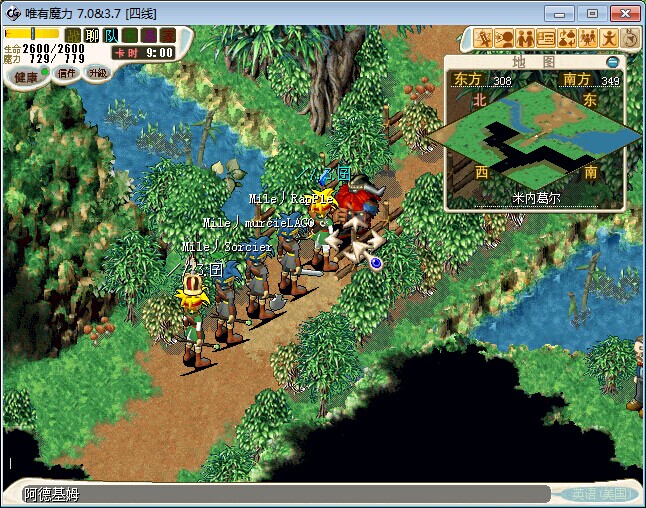Screen dimensions: 646x508
Task: Open the two-people trade icon
Action: 525,38
